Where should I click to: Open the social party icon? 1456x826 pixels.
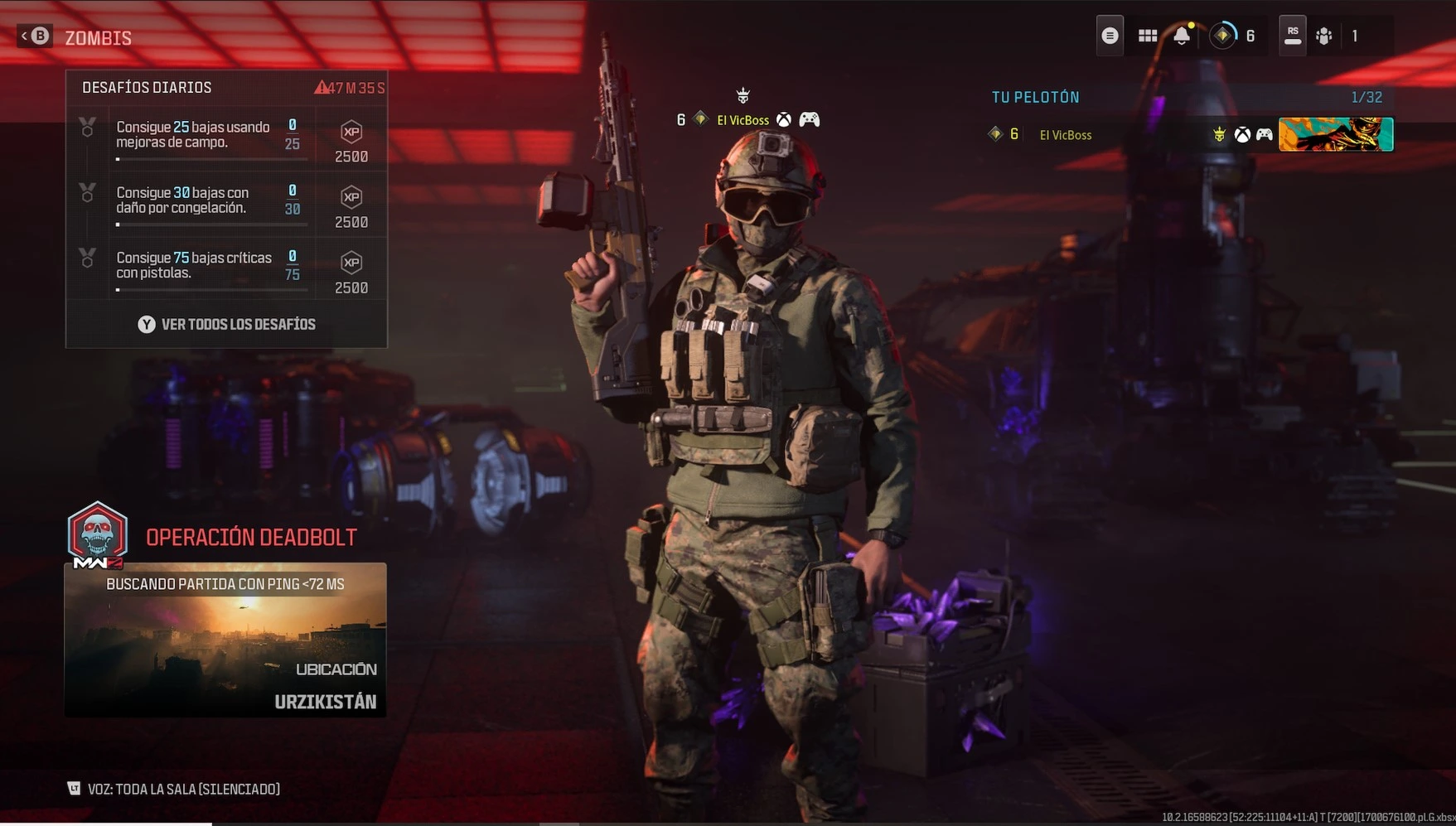tap(1324, 36)
